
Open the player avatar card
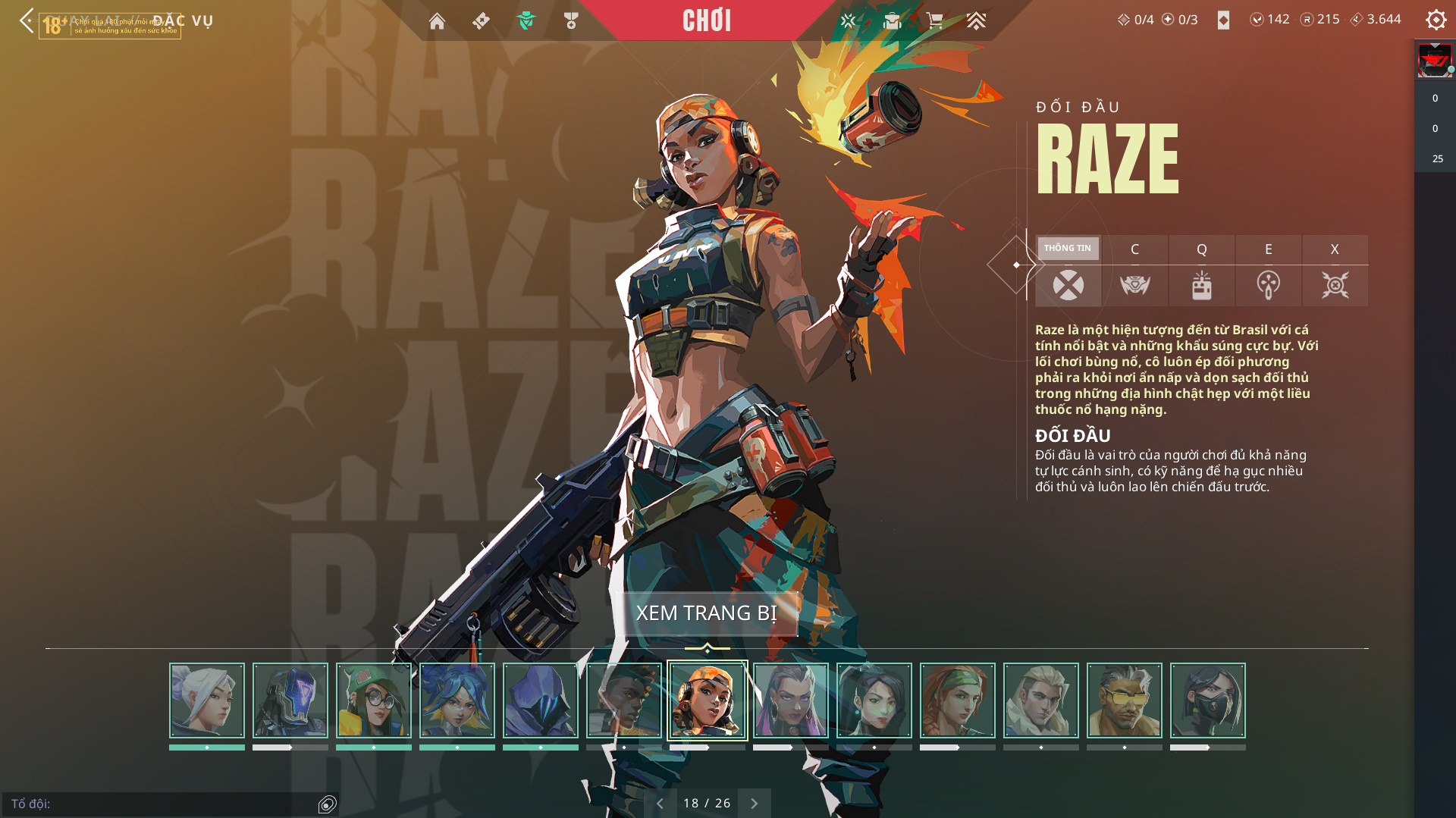click(1435, 61)
